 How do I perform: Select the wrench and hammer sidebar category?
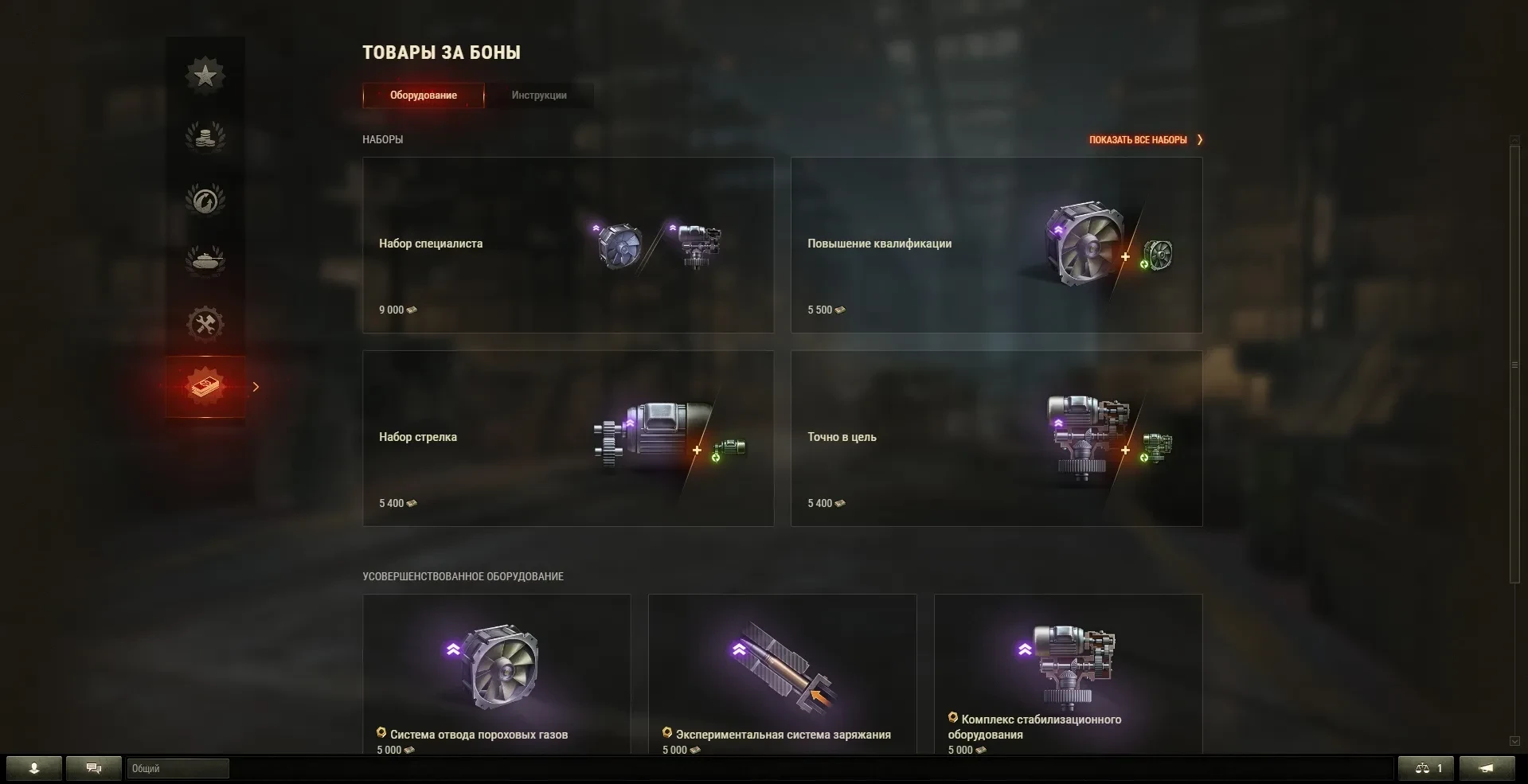point(205,324)
